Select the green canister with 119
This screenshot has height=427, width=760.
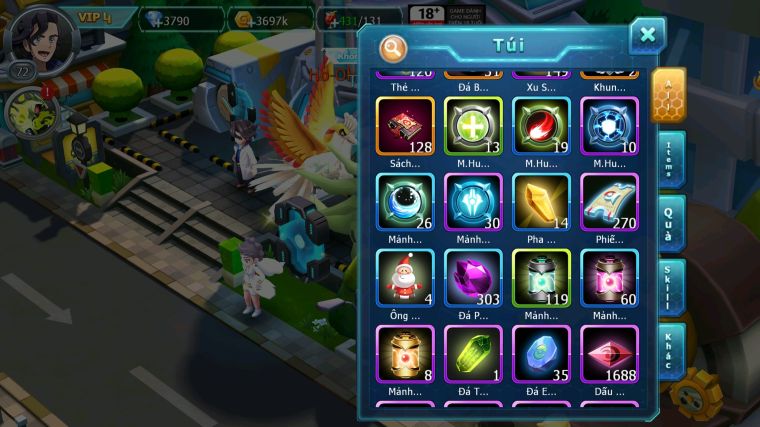pos(541,277)
